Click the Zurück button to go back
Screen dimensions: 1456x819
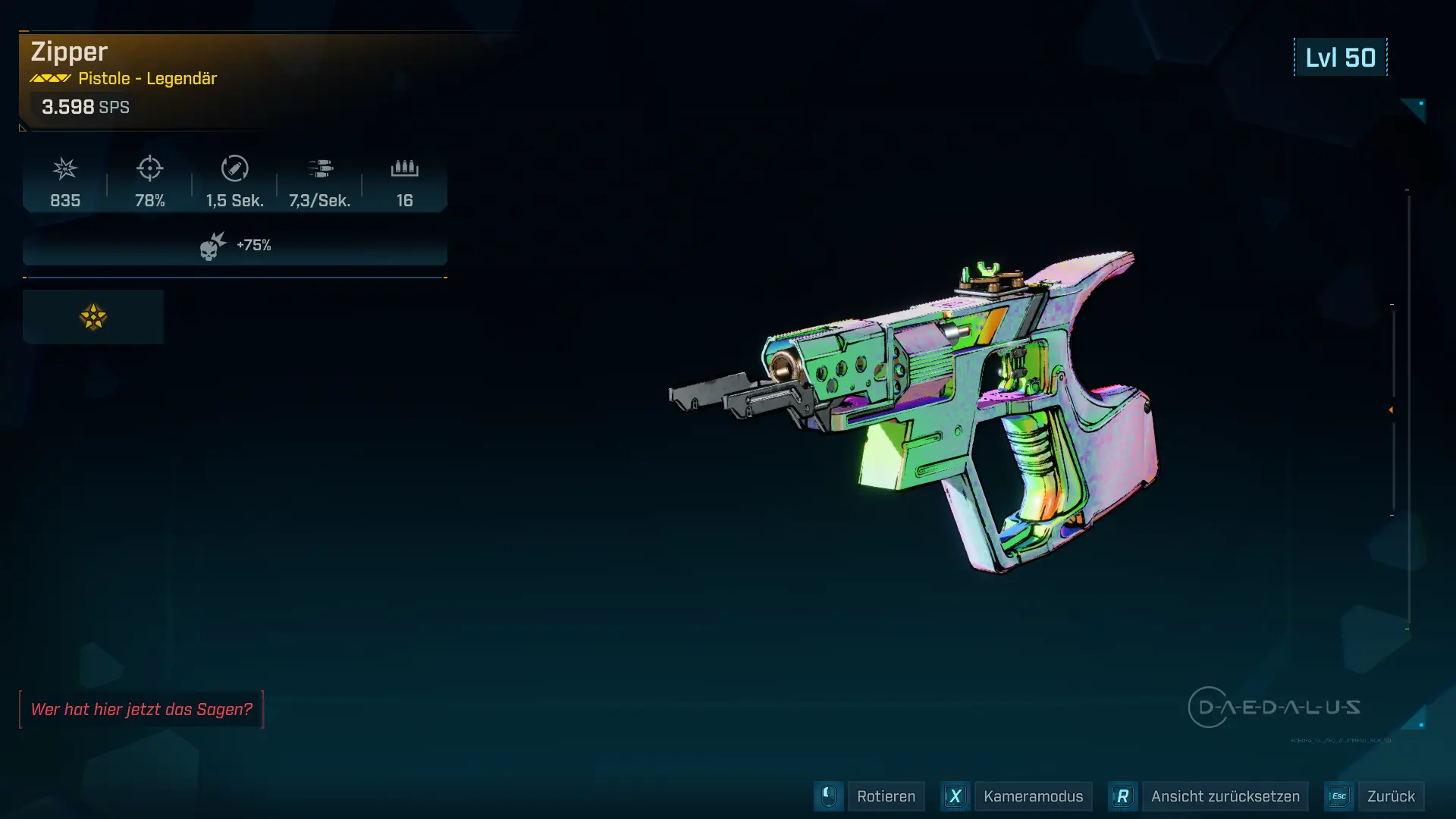(1390, 796)
